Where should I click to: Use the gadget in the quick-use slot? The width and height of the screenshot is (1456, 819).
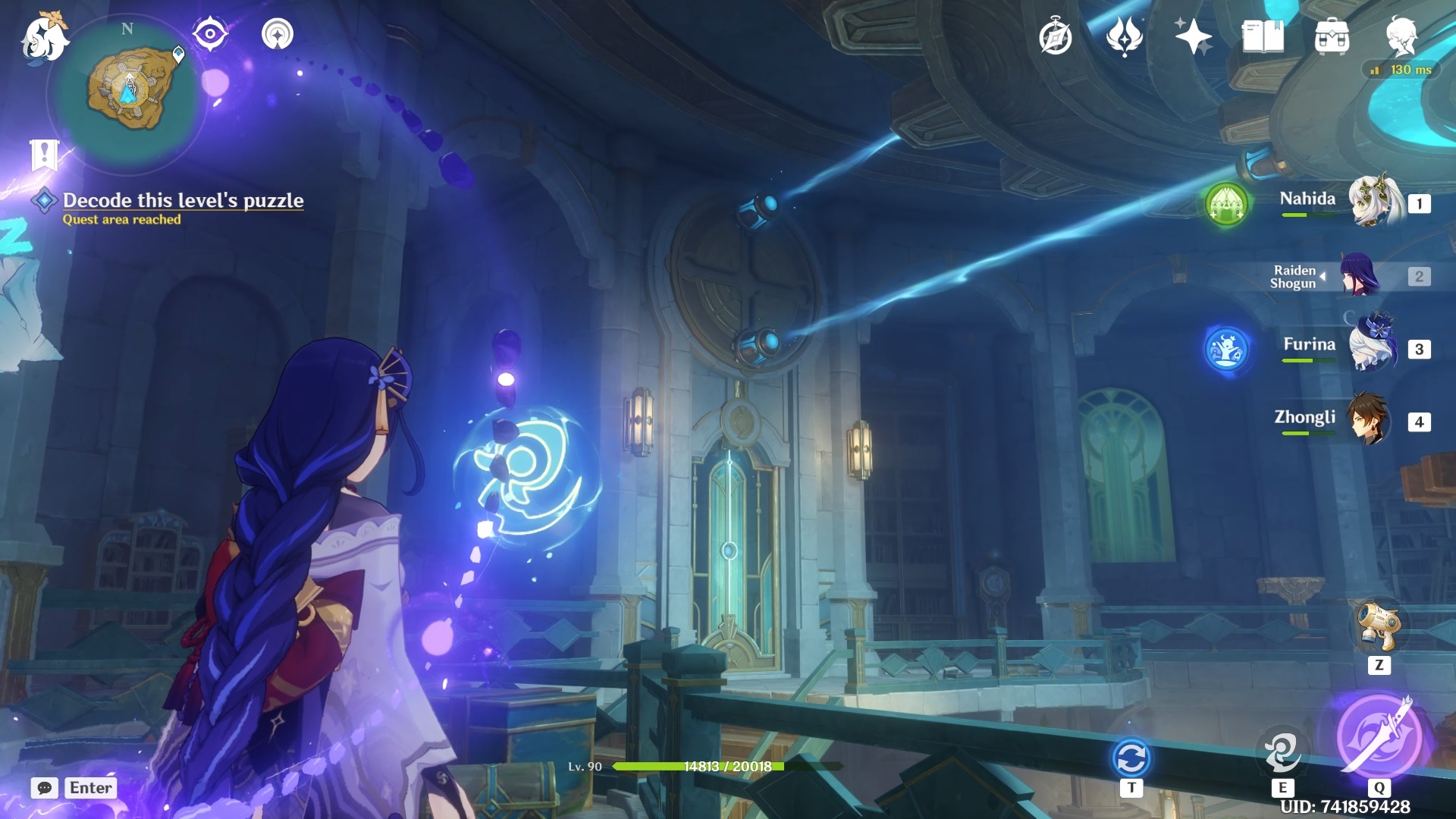click(x=1379, y=627)
